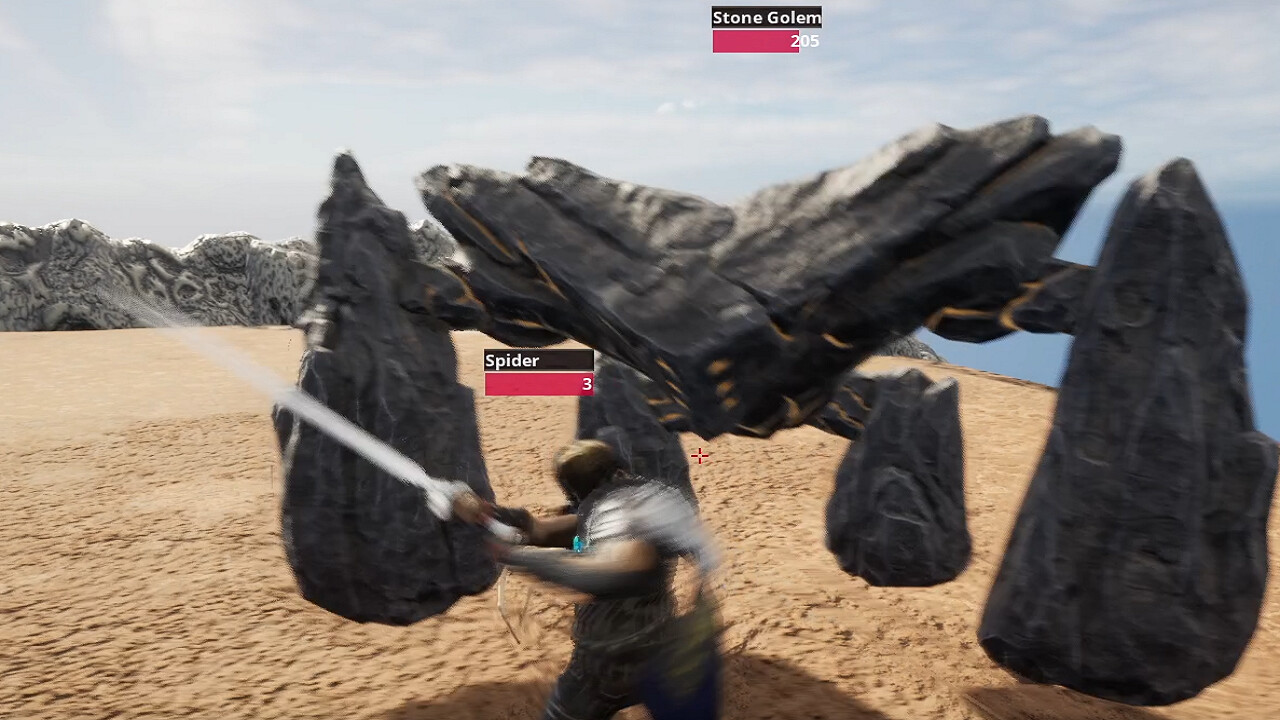Select the Stone Golem nameplate label
The image size is (1280, 720).
click(766, 17)
